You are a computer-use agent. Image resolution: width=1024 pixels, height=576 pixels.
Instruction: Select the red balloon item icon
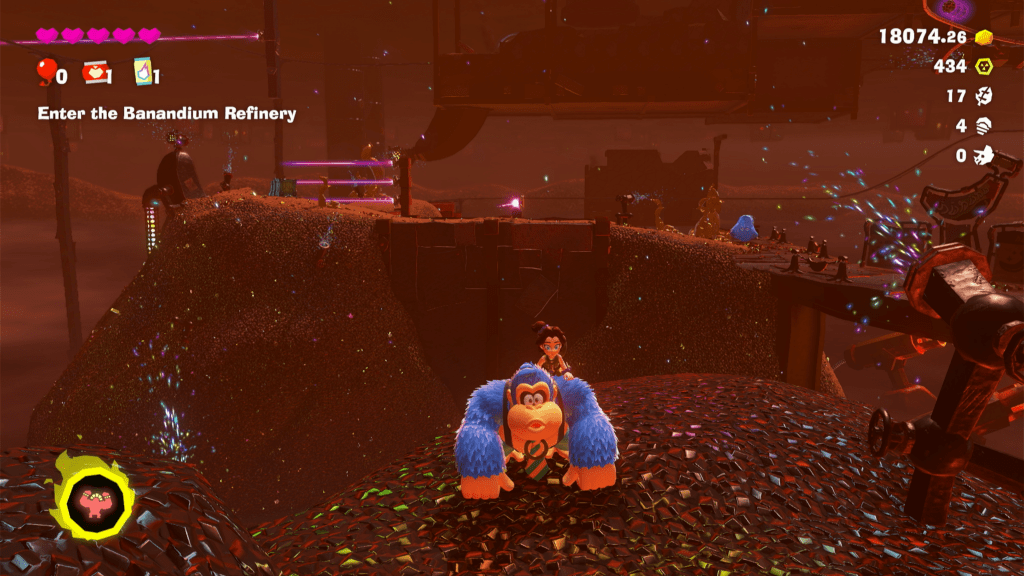pos(46,72)
